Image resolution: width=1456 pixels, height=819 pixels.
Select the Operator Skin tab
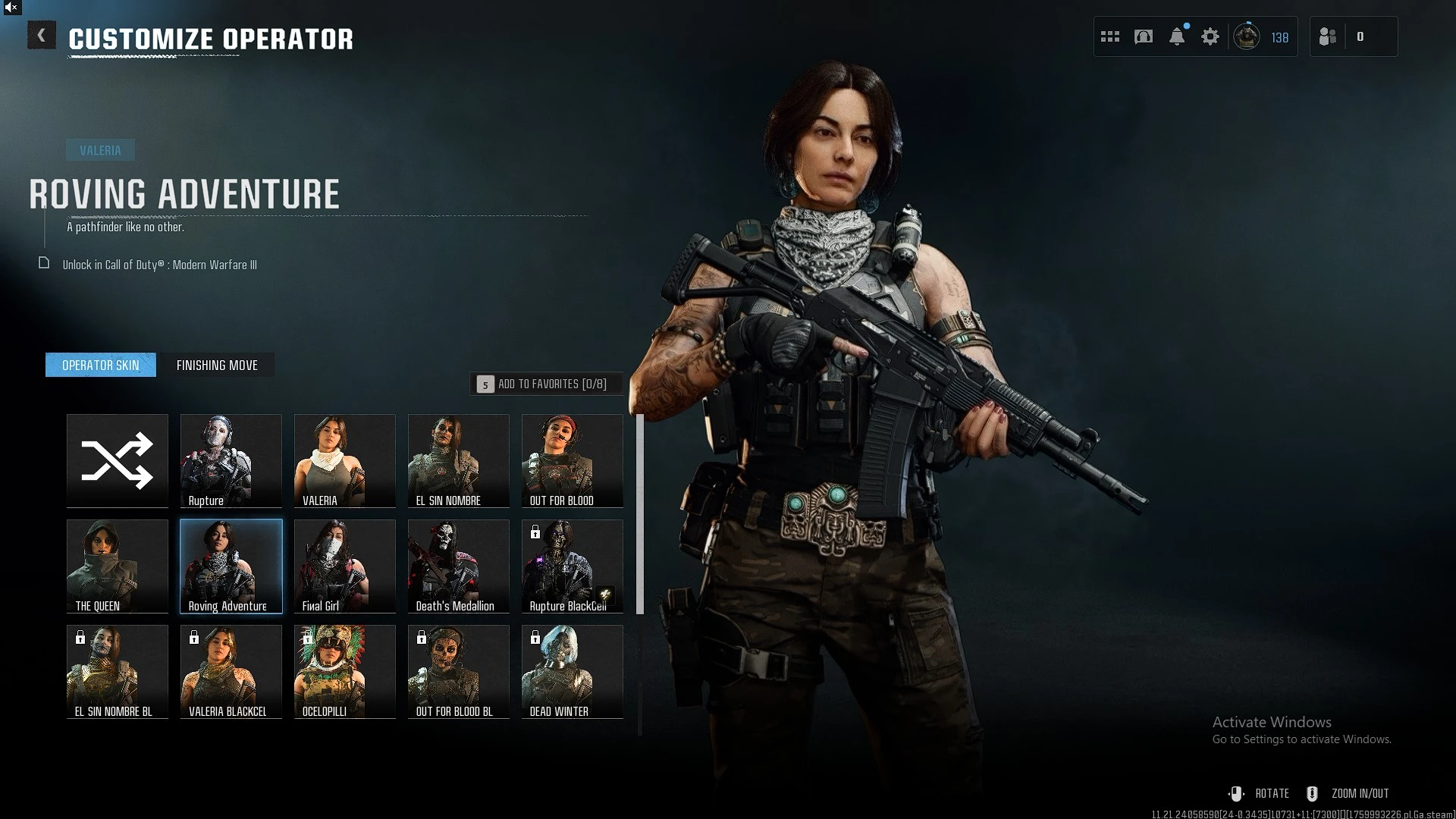tap(101, 366)
